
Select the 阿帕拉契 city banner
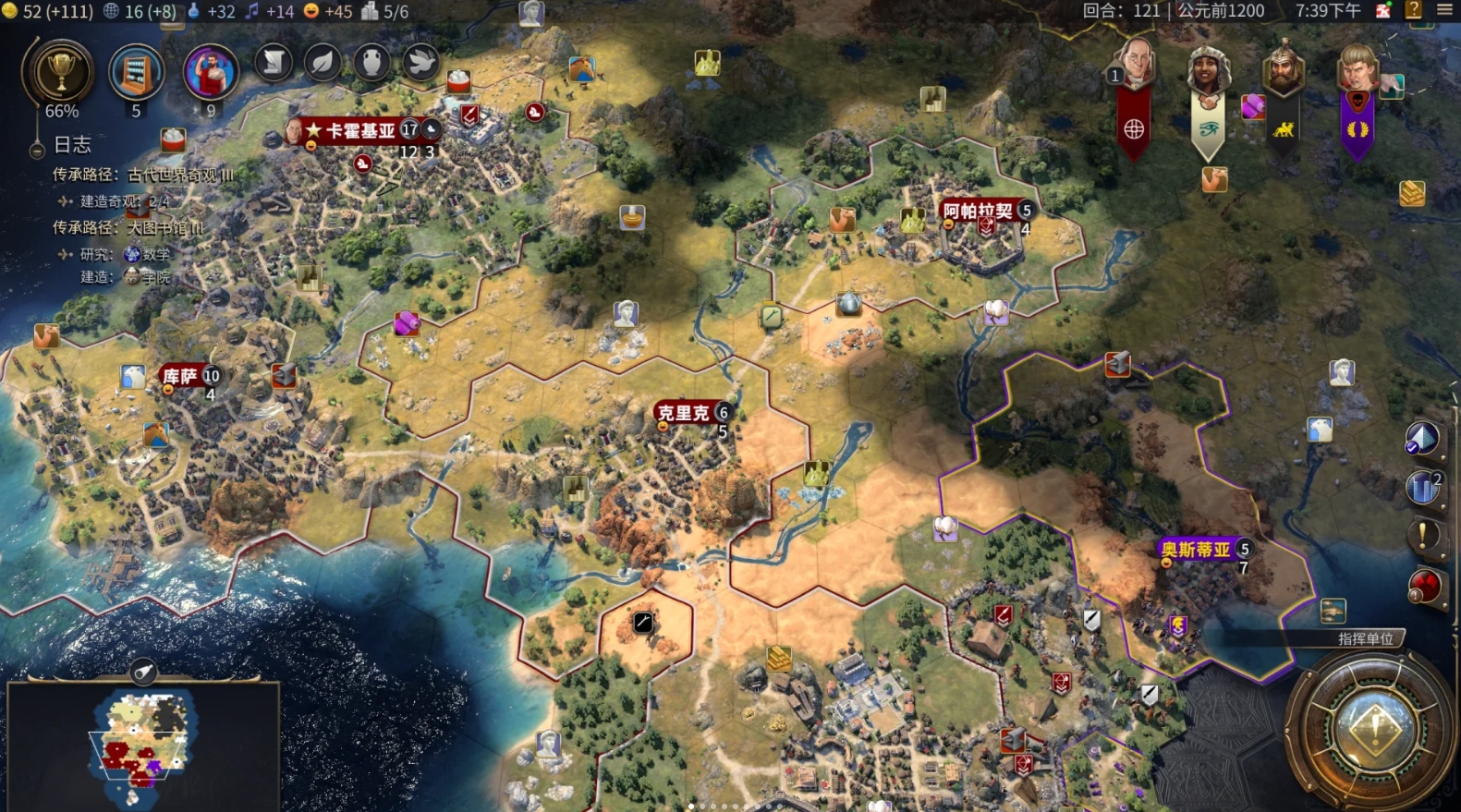pos(977,211)
